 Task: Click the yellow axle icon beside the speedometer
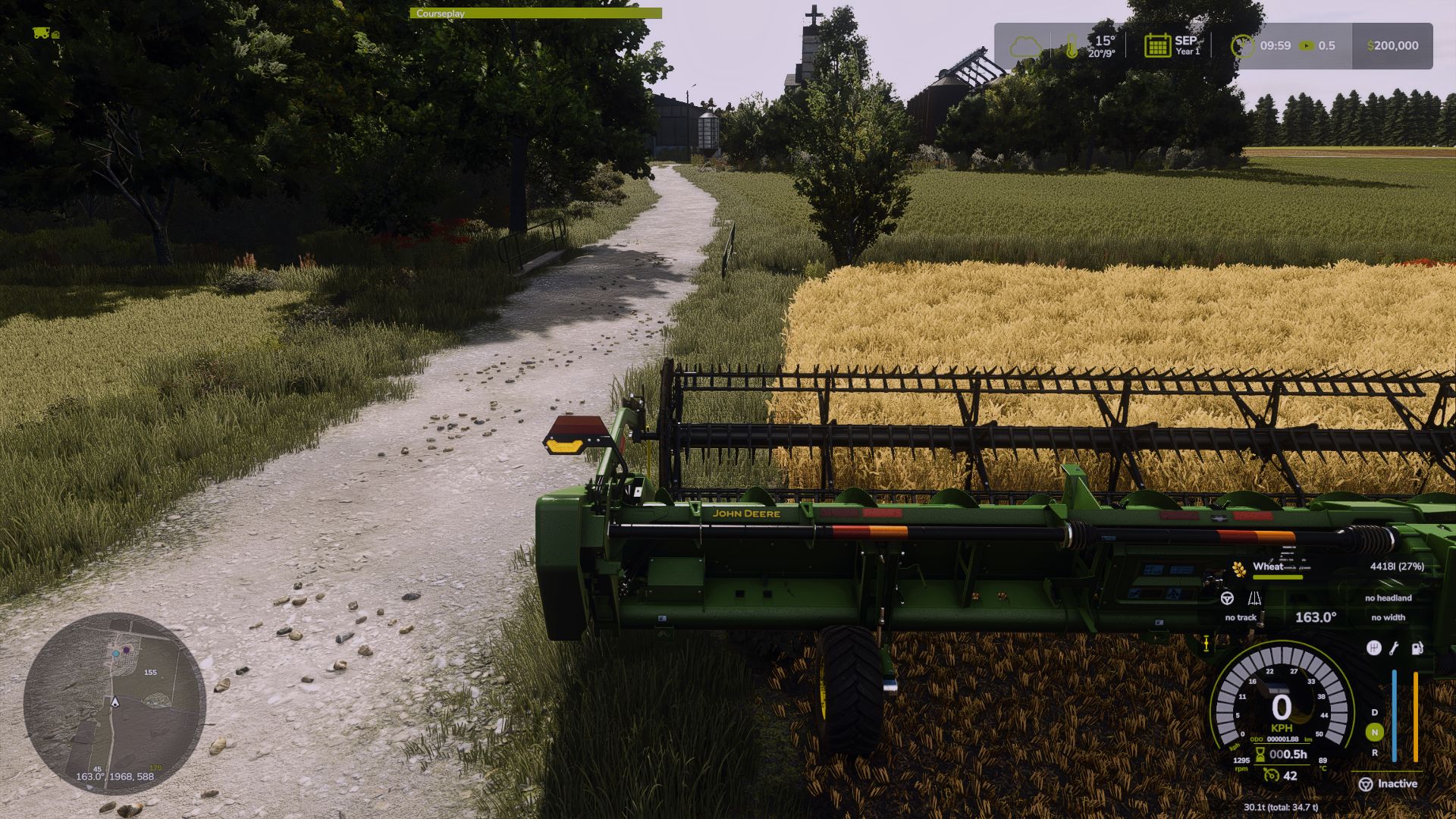[1206, 644]
